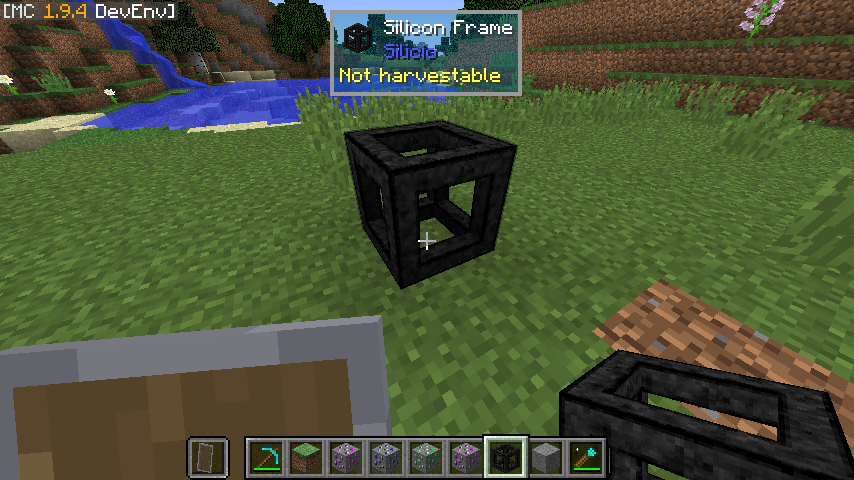Choose the green-speckled ore block slot

[425, 457]
